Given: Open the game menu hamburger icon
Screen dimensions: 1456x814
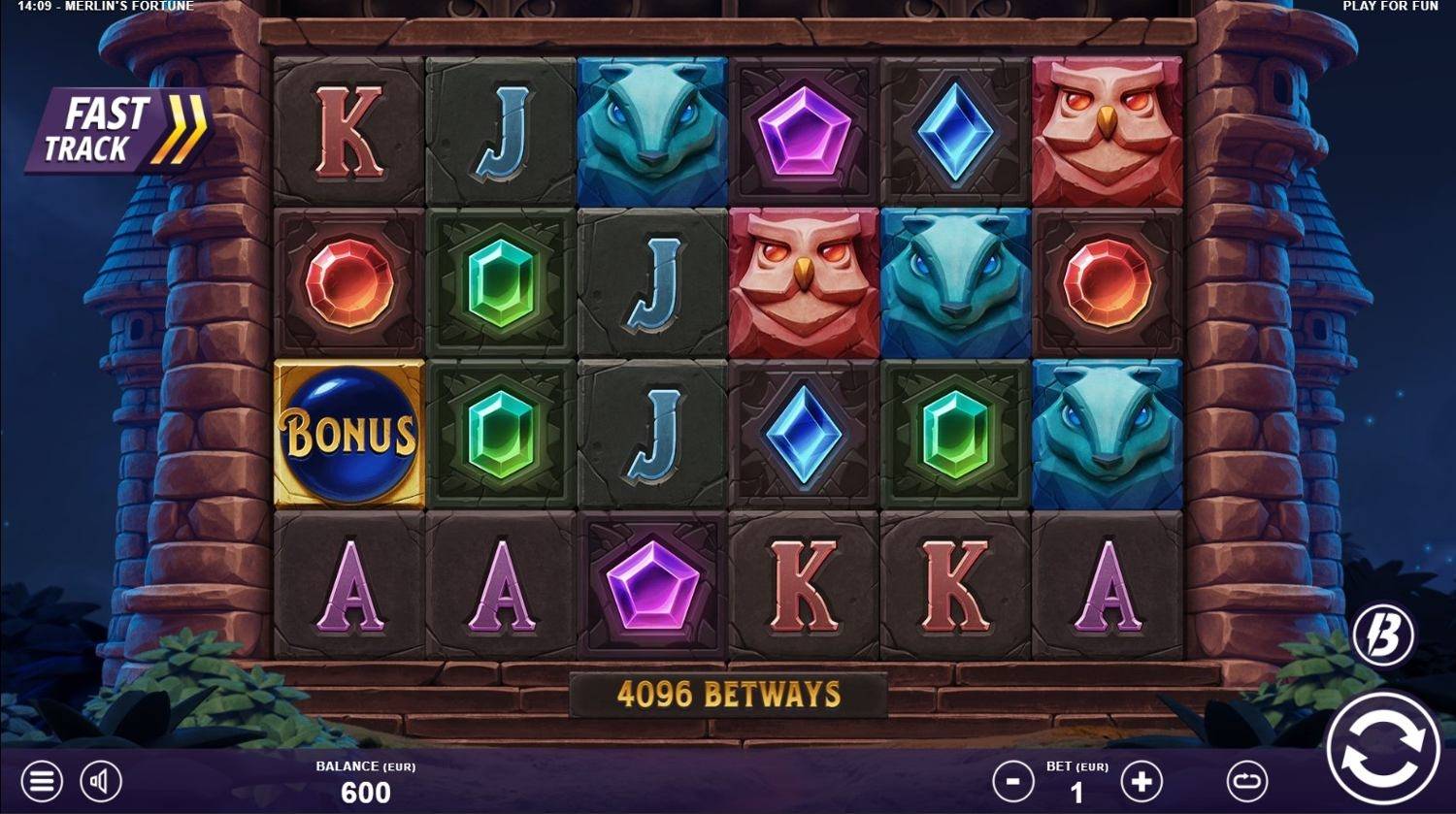Looking at the screenshot, I should [x=41, y=779].
